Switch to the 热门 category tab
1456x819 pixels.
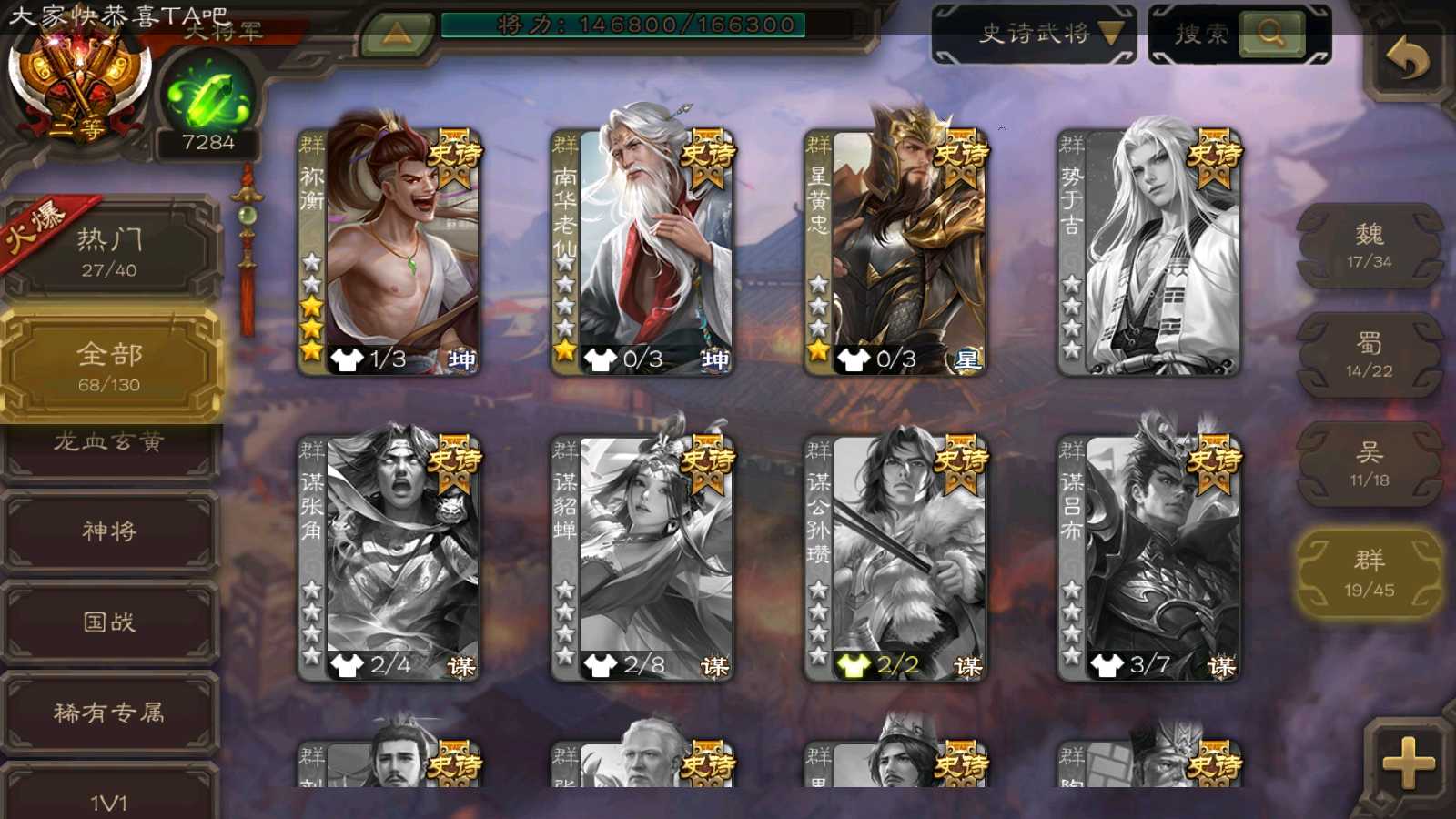pyautogui.click(x=110, y=251)
